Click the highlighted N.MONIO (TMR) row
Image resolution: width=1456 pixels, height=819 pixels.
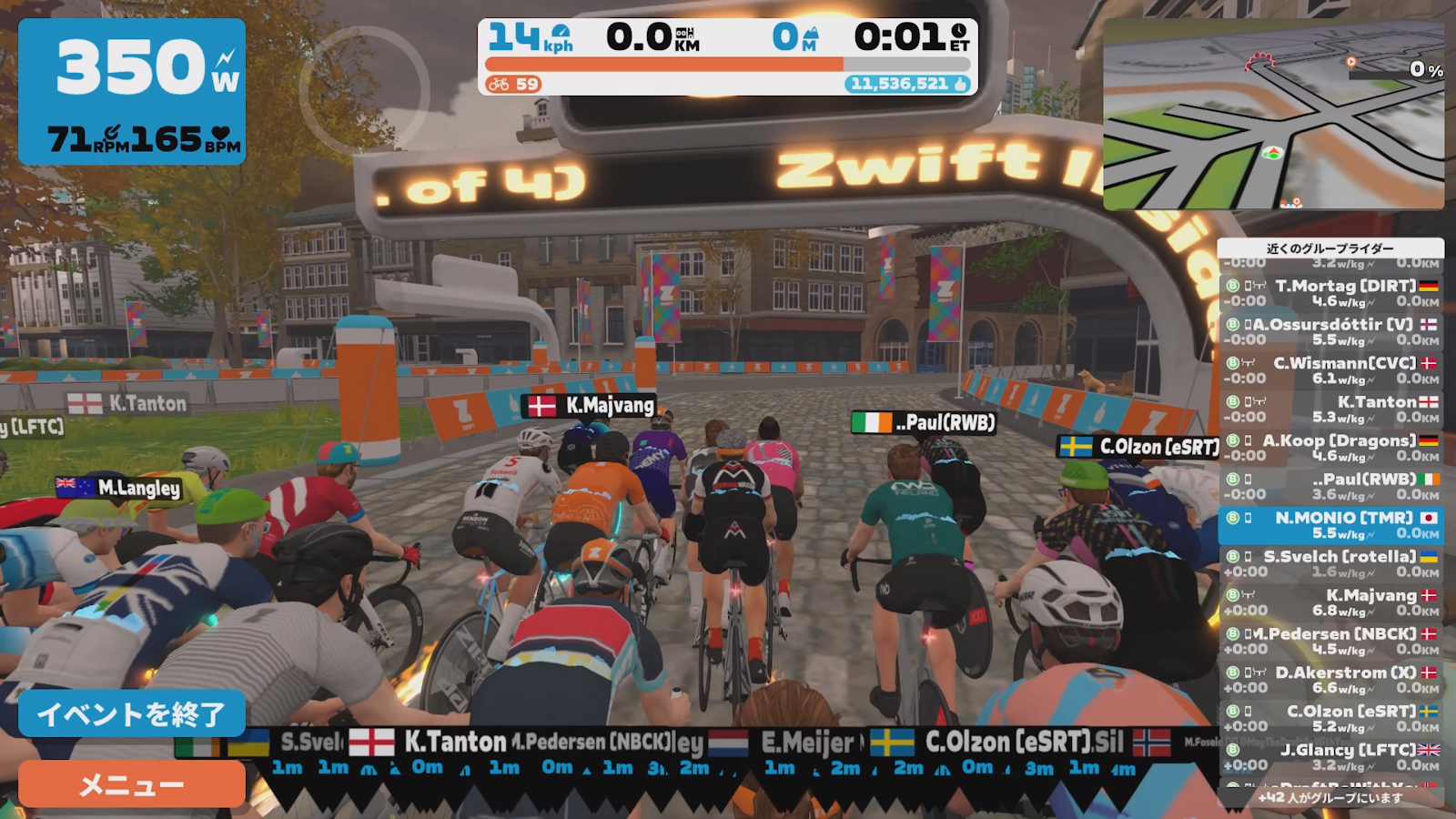tap(1330, 525)
